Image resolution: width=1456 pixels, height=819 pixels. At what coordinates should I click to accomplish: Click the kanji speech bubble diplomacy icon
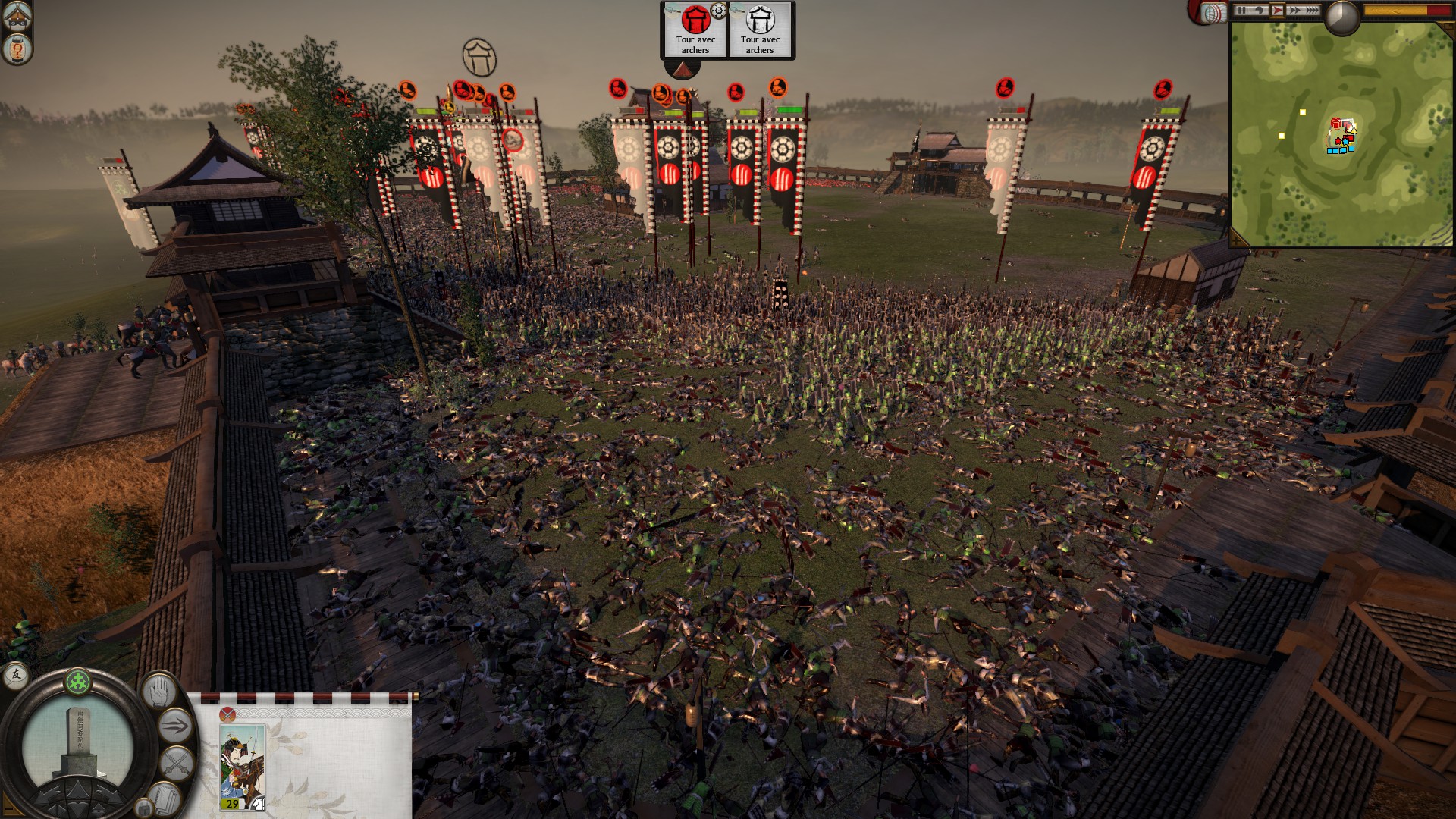15,677
